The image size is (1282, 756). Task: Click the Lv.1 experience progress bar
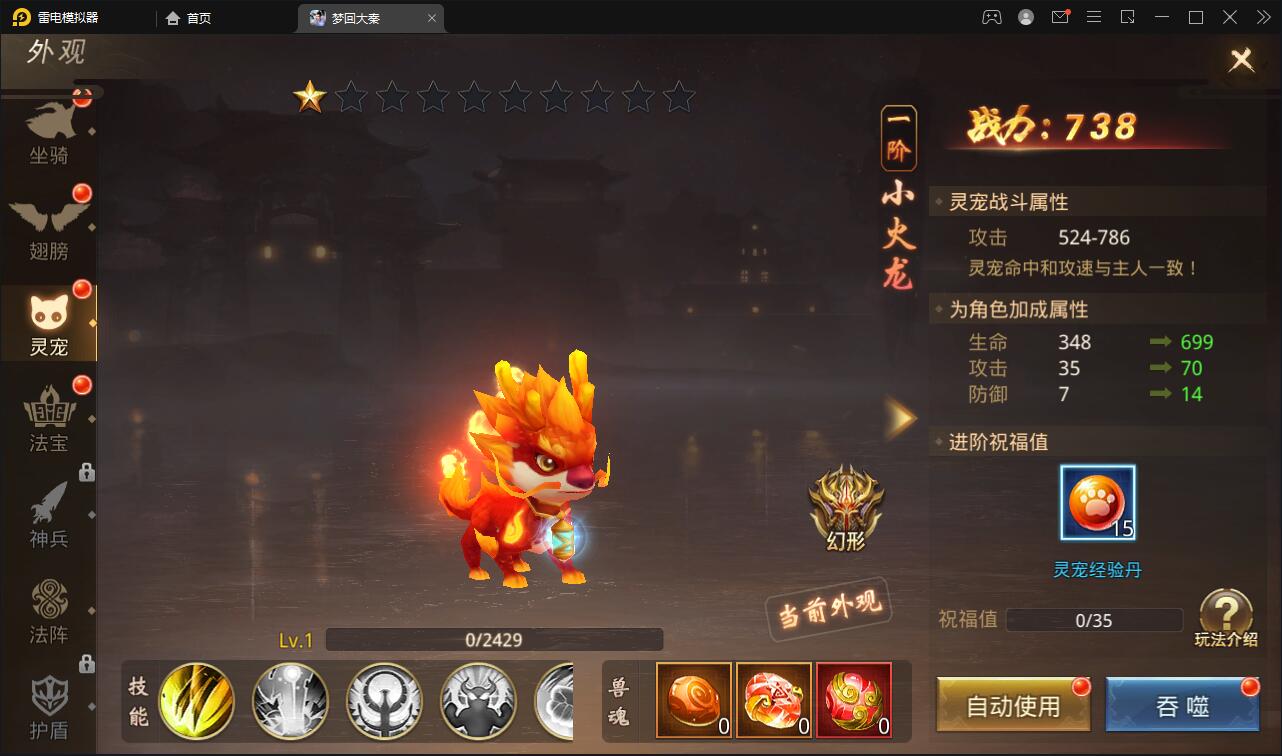494,639
